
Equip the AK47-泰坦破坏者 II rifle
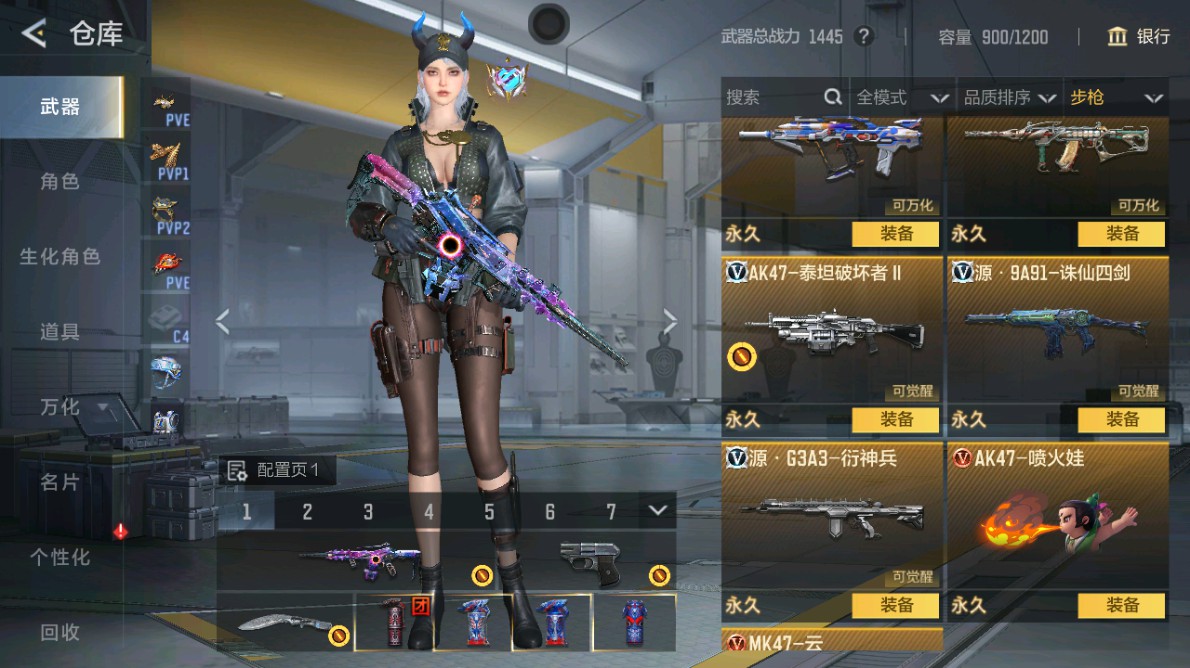pos(895,420)
